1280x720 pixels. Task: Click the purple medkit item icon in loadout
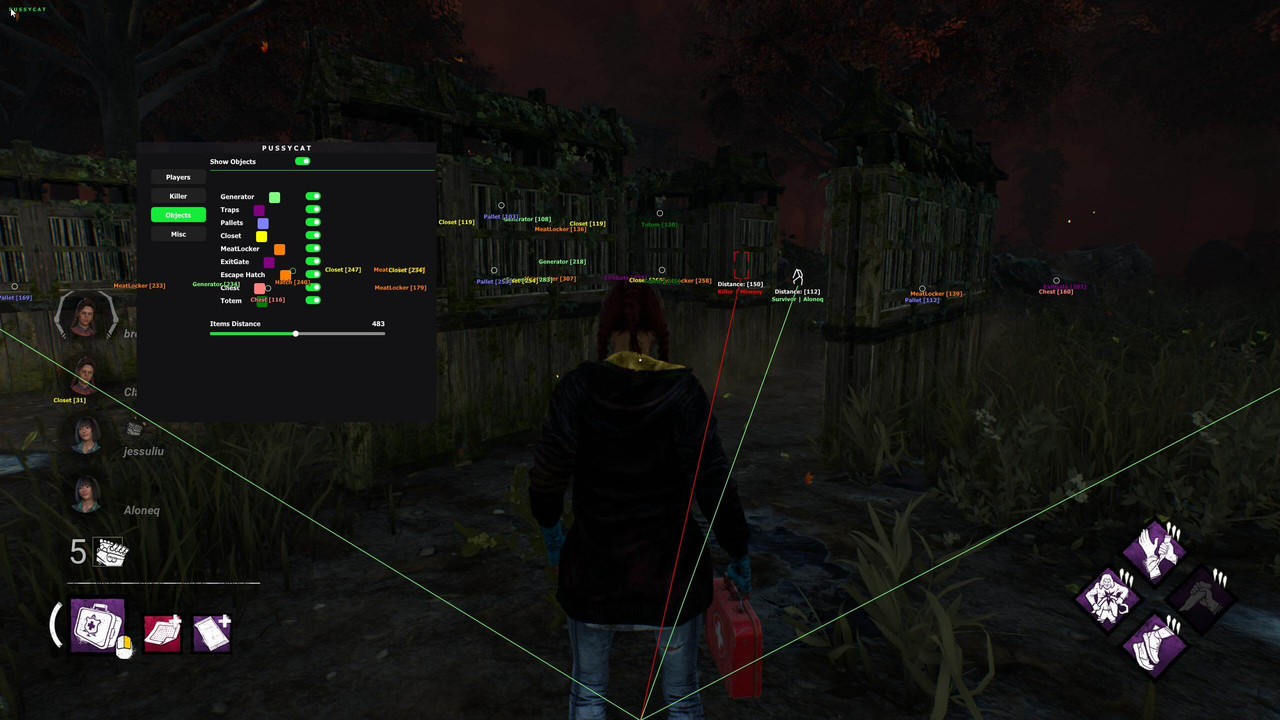coord(96,625)
